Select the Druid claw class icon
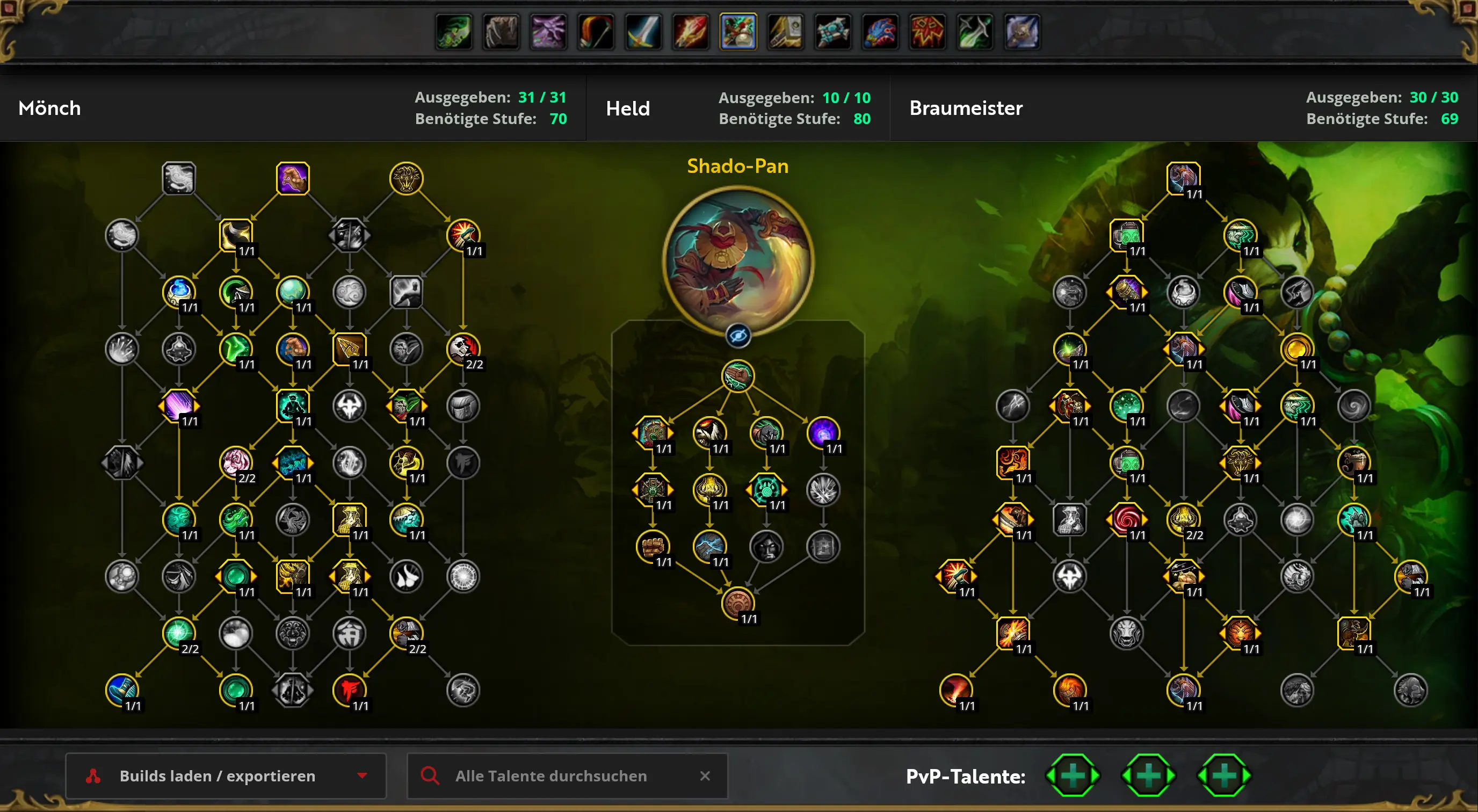 tap(502, 32)
